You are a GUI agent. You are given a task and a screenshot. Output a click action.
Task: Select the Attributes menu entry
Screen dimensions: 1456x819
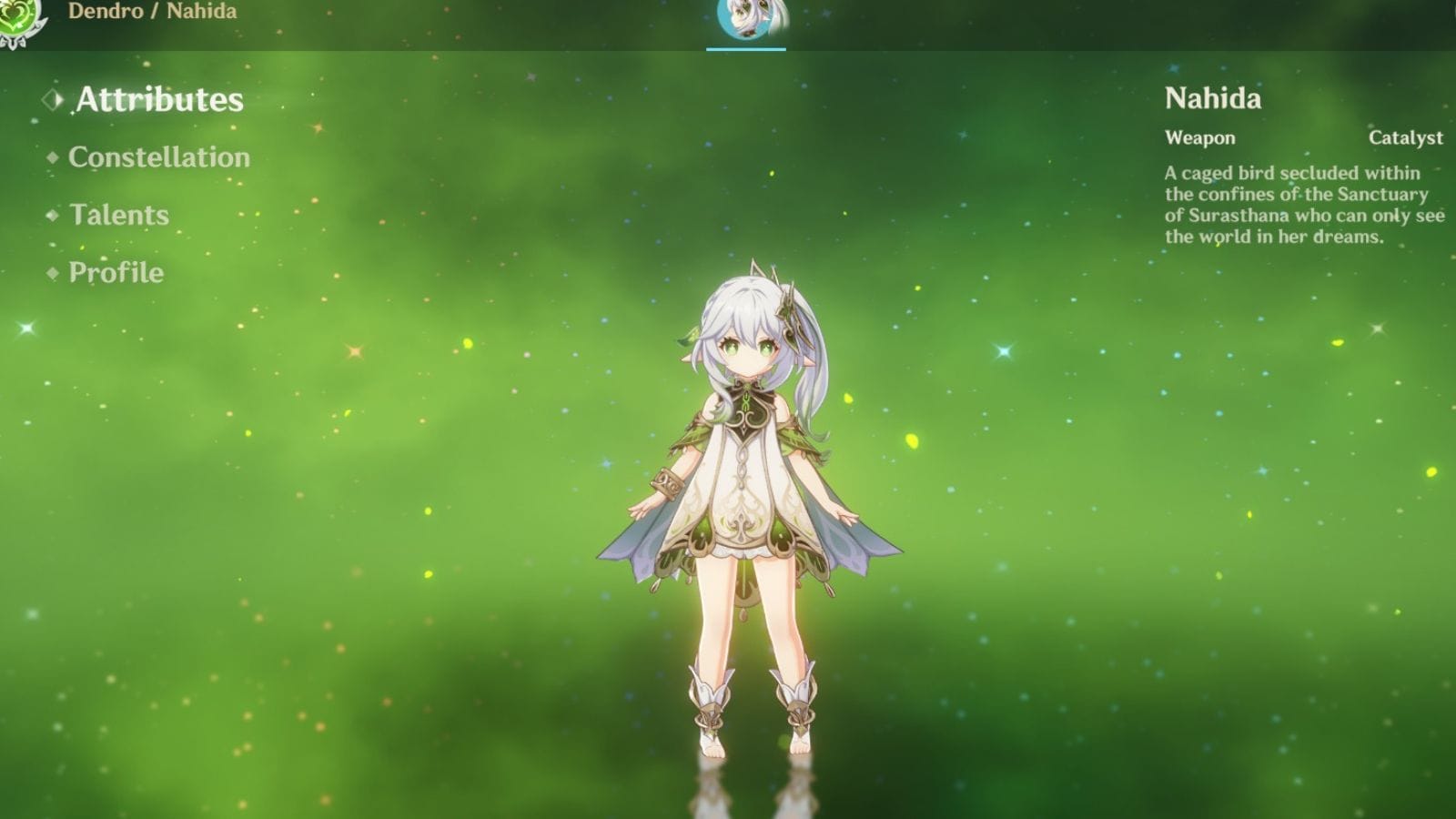click(159, 100)
